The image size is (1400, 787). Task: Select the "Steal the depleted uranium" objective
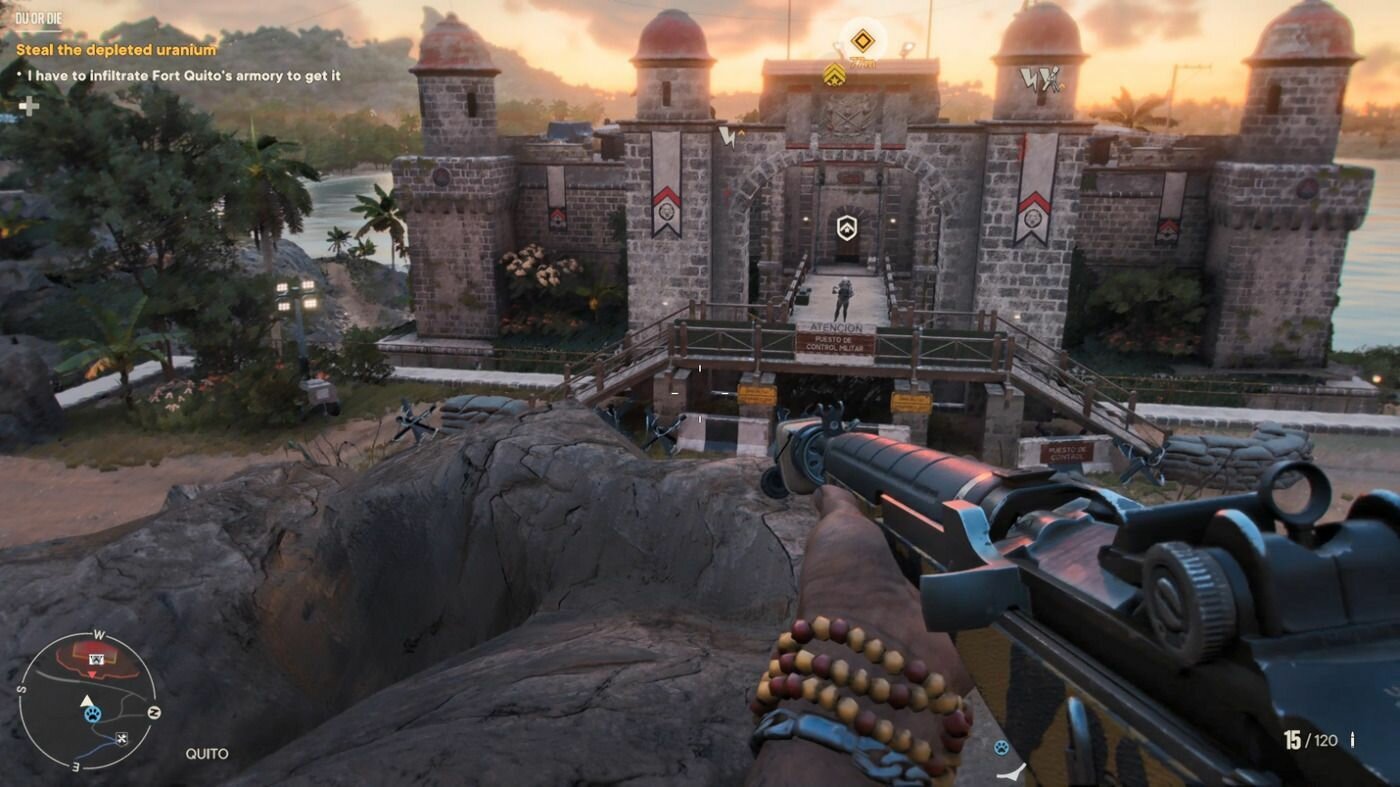point(116,49)
